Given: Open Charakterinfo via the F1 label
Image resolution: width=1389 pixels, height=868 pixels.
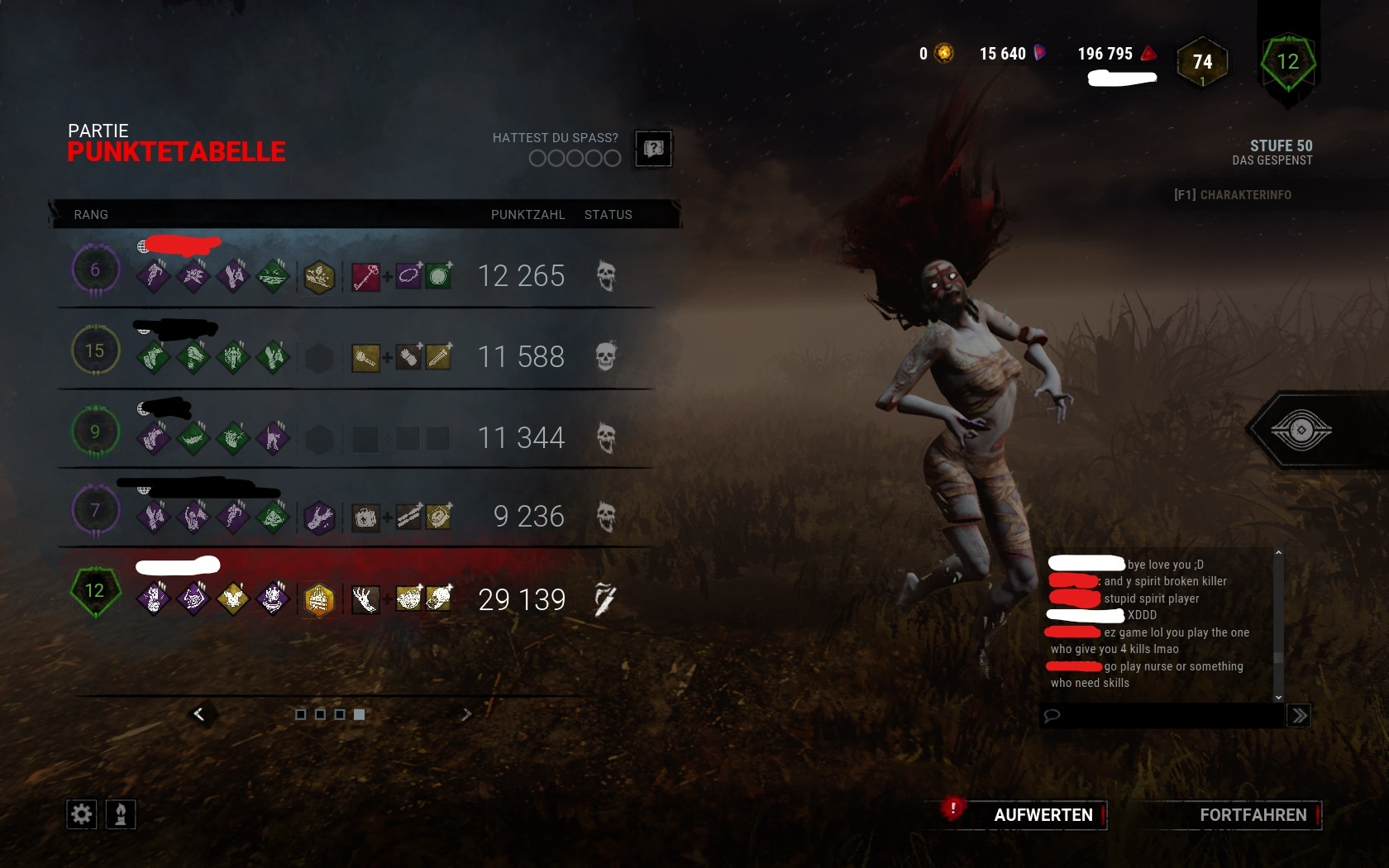Looking at the screenshot, I should tap(1234, 195).
